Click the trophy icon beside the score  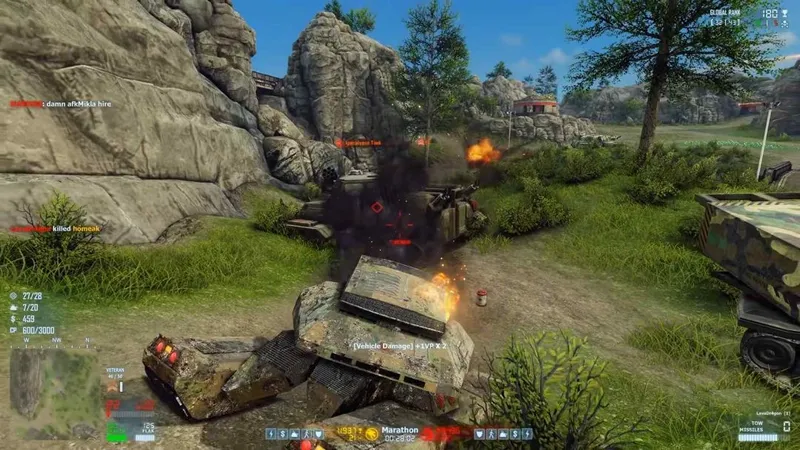785,13
